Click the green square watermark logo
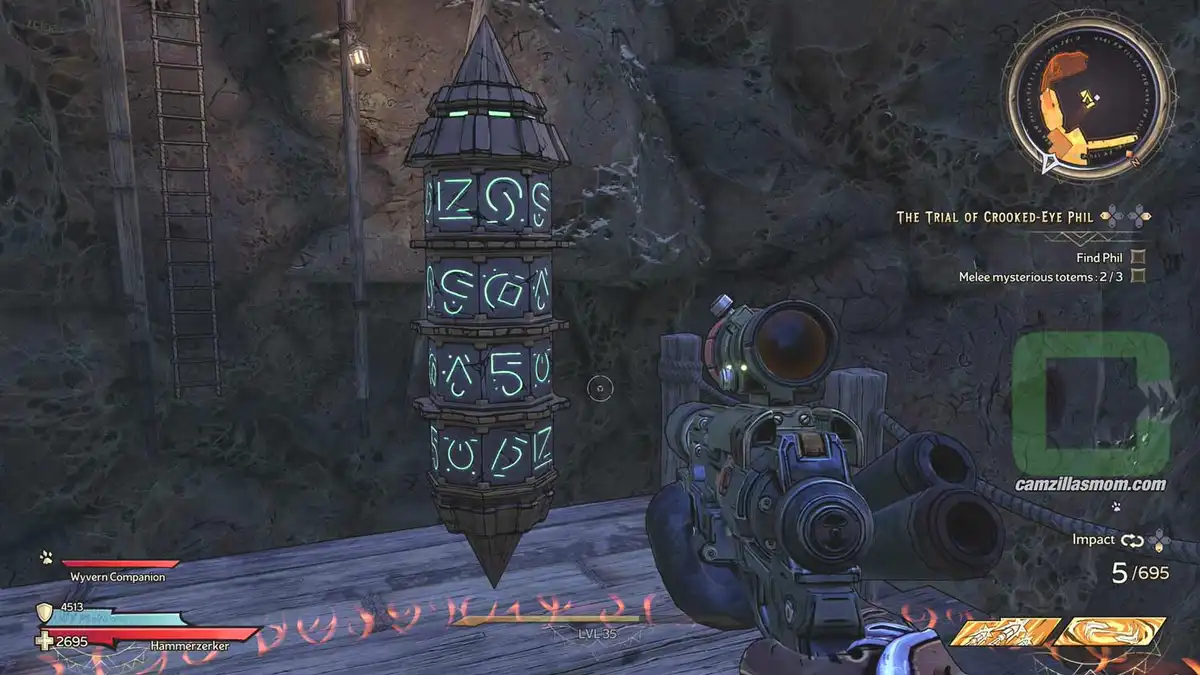 (x=1090, y=403)
